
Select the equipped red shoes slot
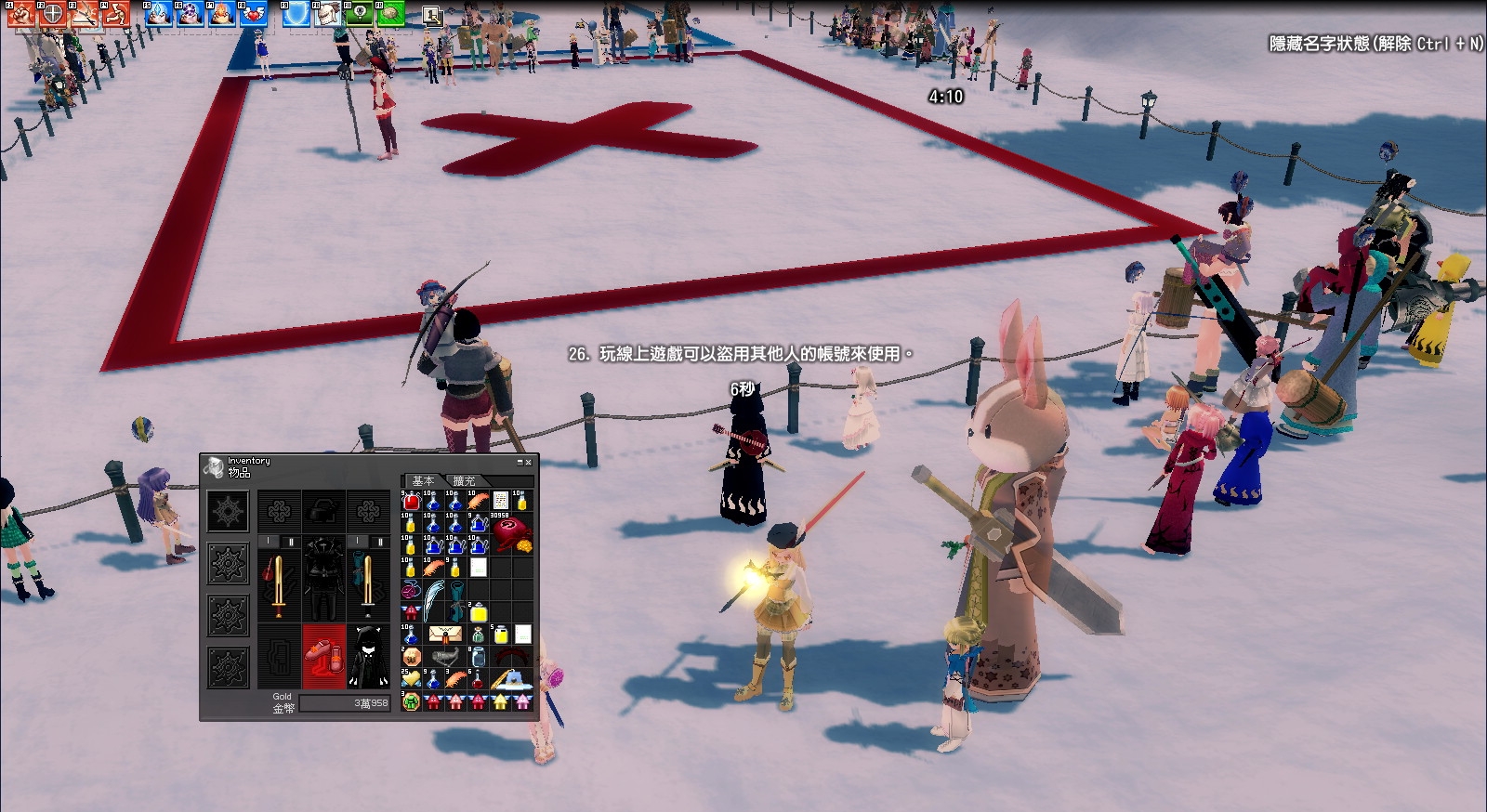pyautogui.click(x=323, y=655)
